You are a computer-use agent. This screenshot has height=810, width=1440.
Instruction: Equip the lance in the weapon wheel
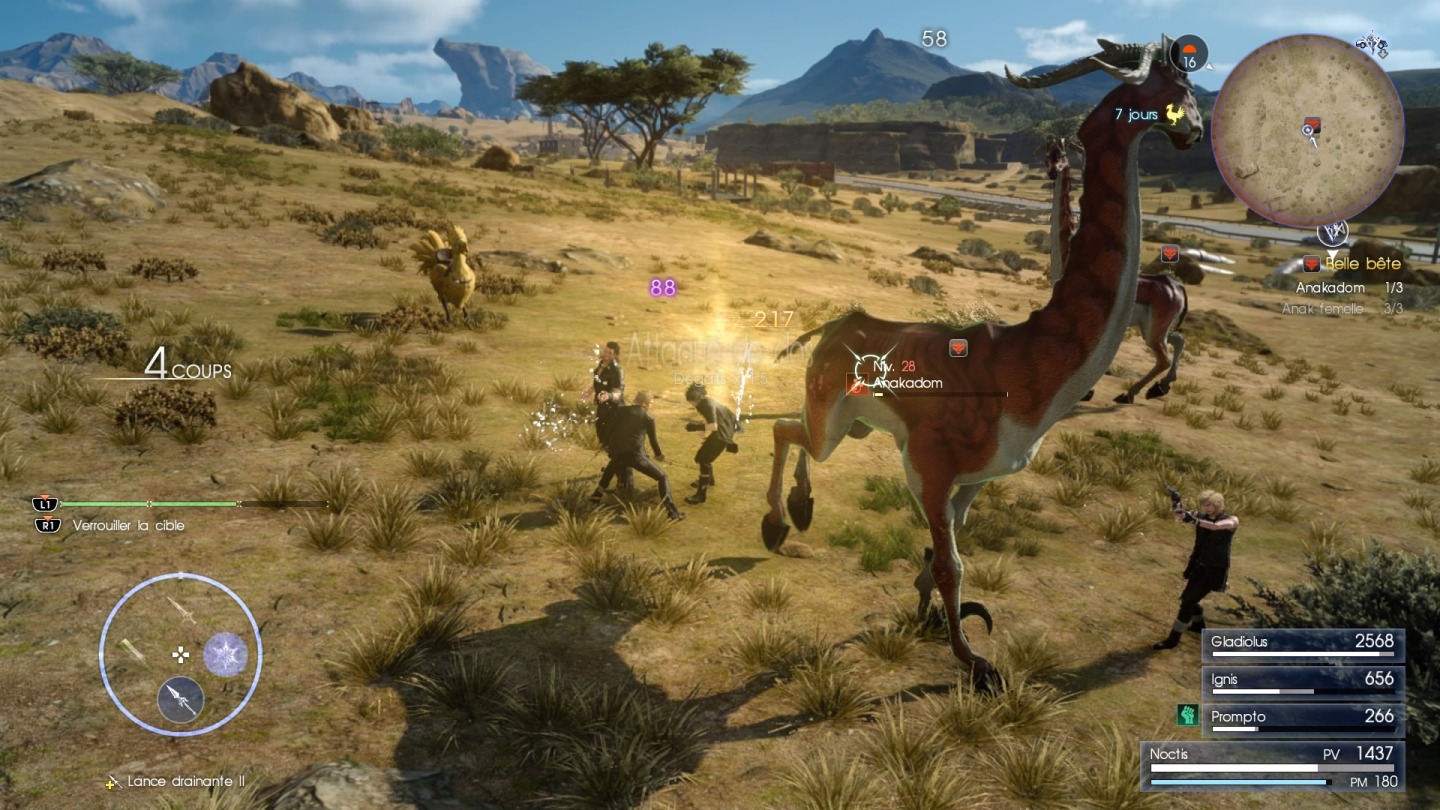pos(181,699)
